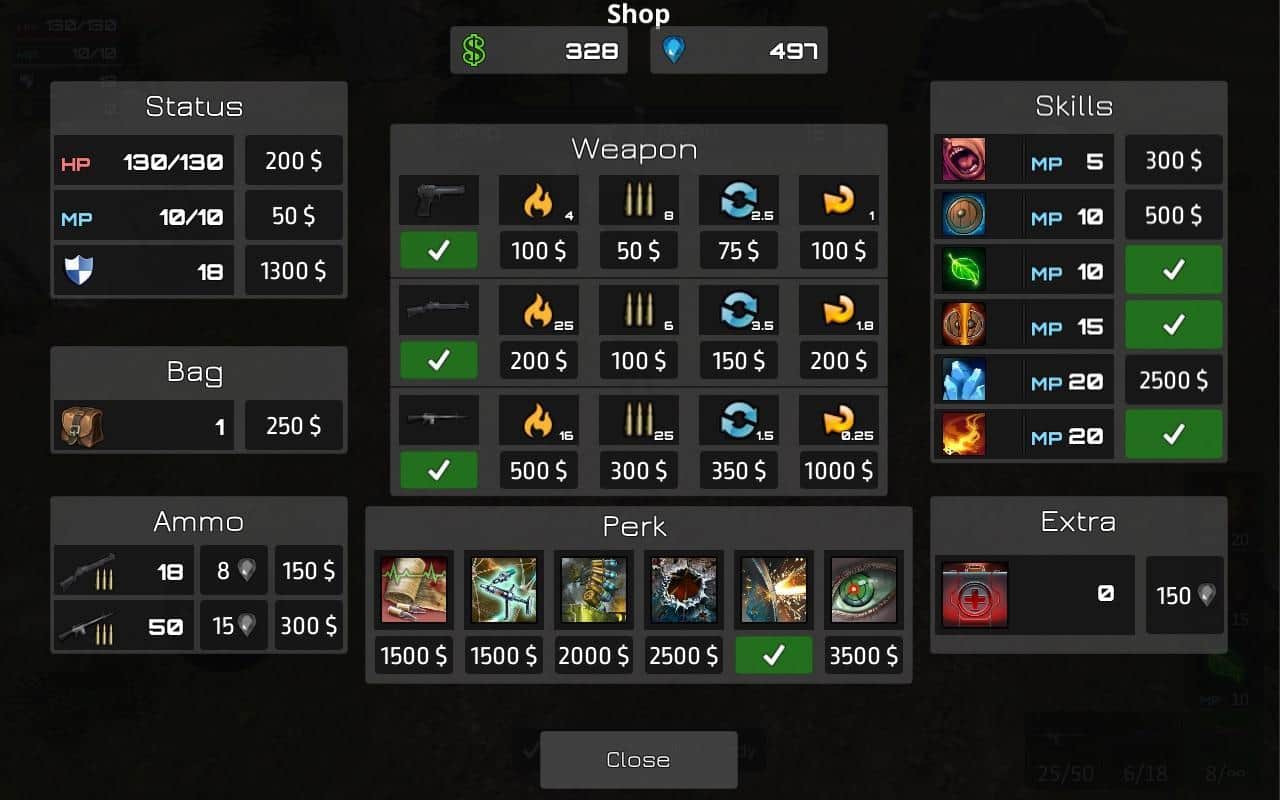Viewport: 1280px width, 800px height.
Task: Purchase the ice crystal skill for 2500 $
Action: coord(1174,381)
